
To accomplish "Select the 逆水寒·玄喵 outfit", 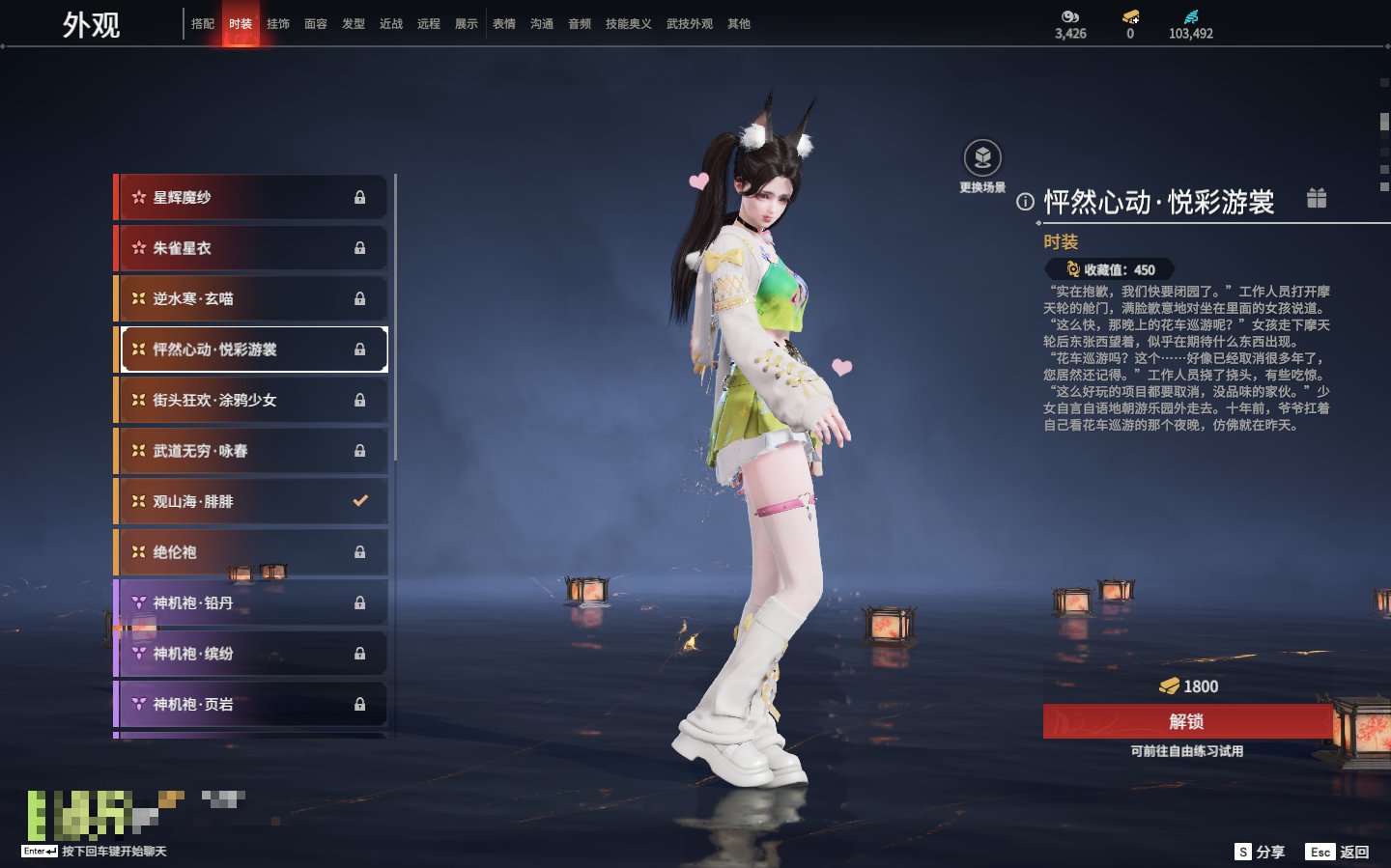I will 251,298.
